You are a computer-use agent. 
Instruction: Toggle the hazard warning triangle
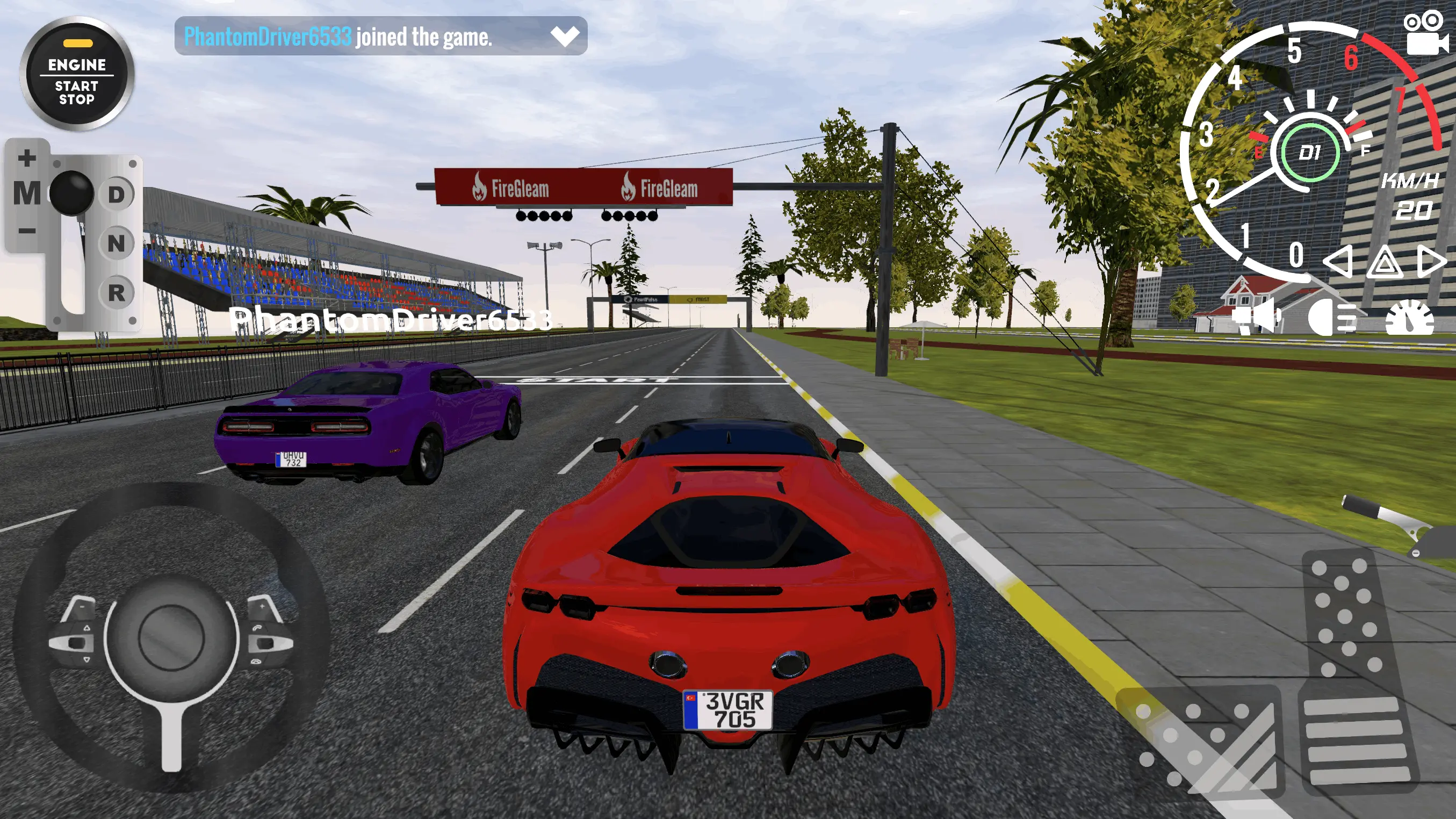[x=1384, y=262]
